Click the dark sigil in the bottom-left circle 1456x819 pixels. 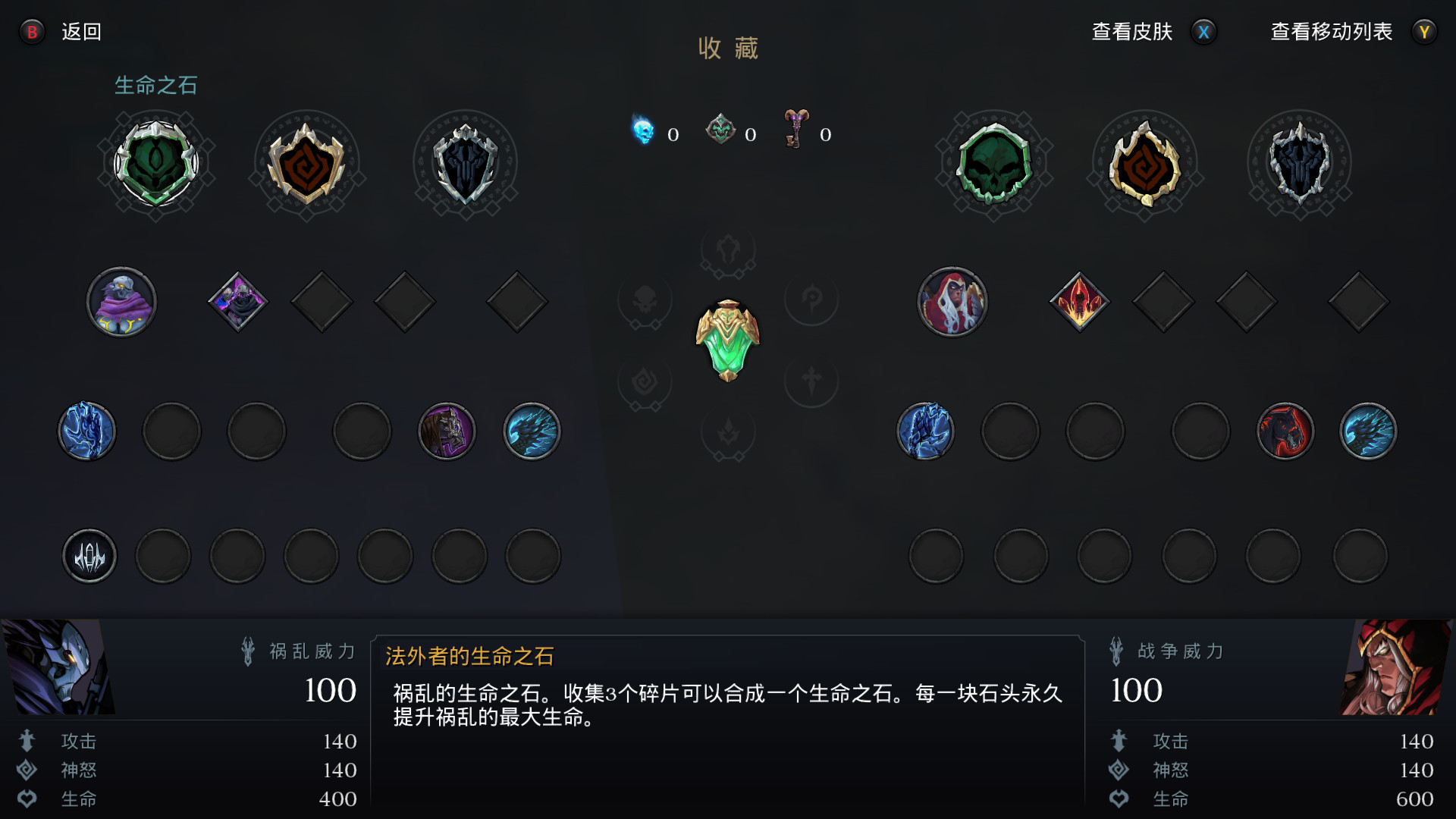pos(89,556)
